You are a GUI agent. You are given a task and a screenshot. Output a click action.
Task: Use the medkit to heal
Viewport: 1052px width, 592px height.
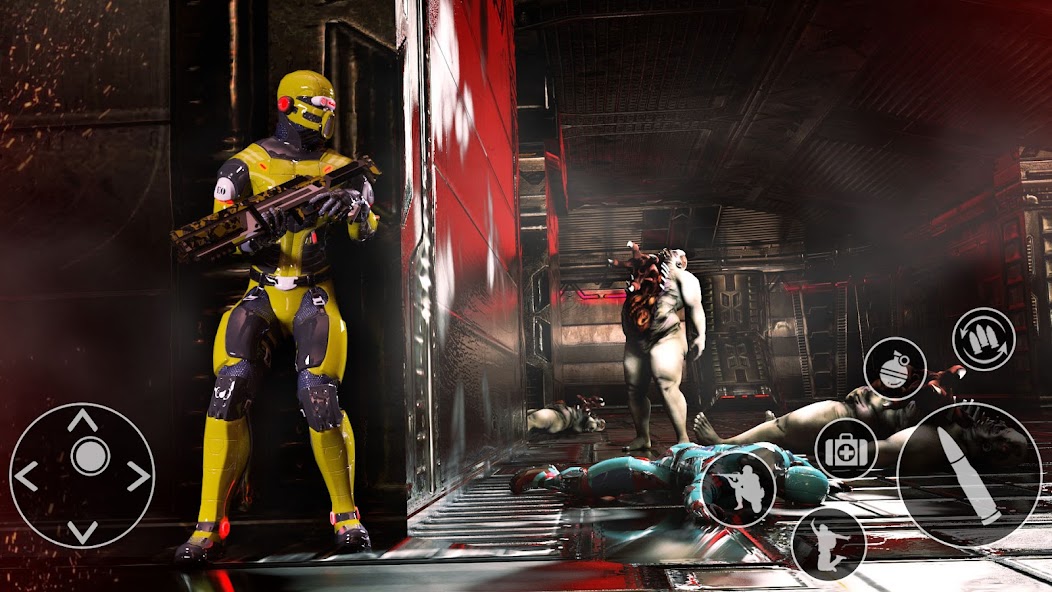845,448
